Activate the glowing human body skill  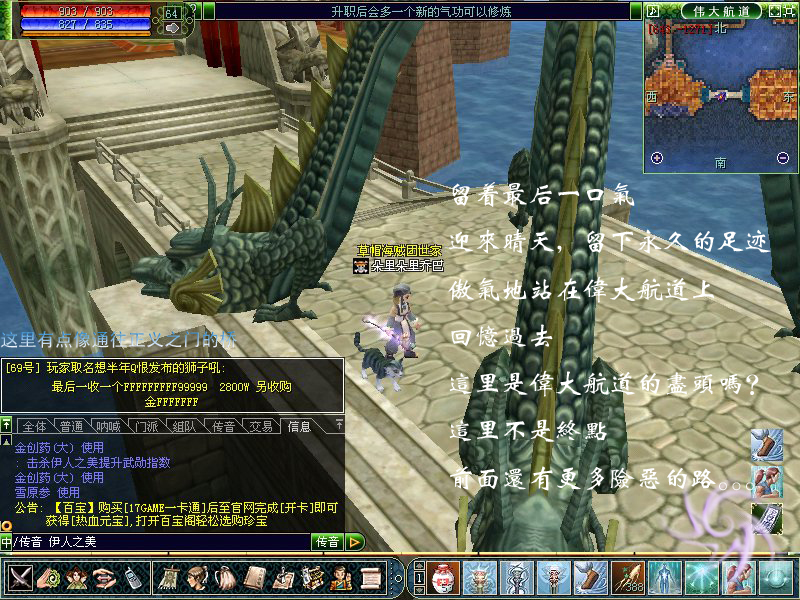[x=664, y=577]
